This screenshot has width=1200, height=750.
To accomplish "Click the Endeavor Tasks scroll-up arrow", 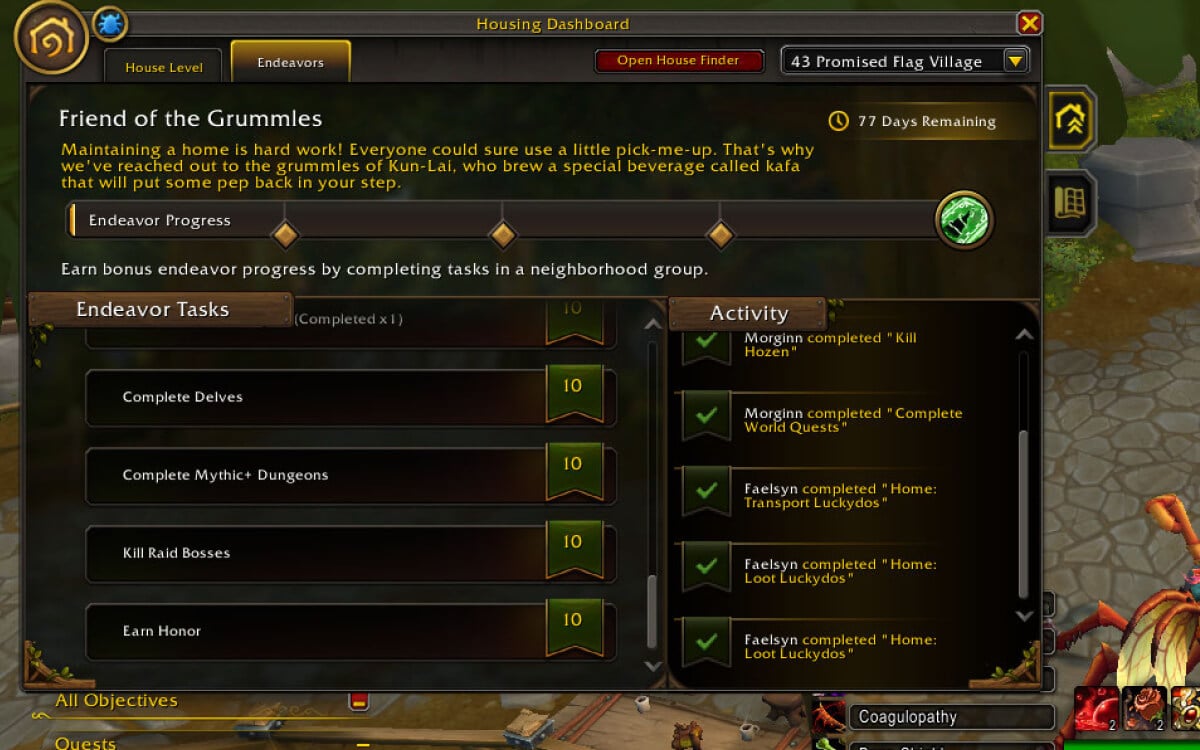I will coord(653,324).
